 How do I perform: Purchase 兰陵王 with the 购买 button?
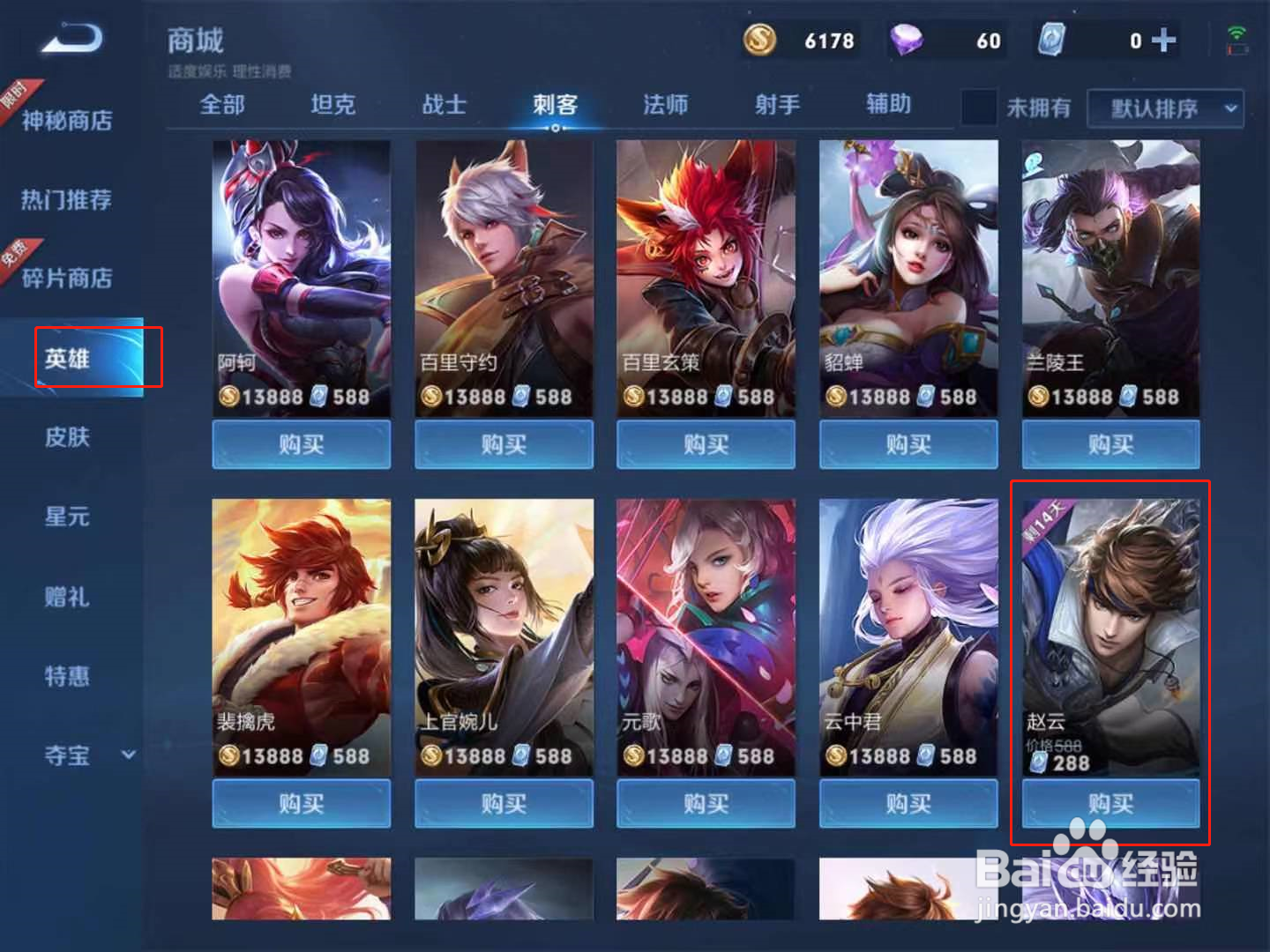coord(1110,445)
